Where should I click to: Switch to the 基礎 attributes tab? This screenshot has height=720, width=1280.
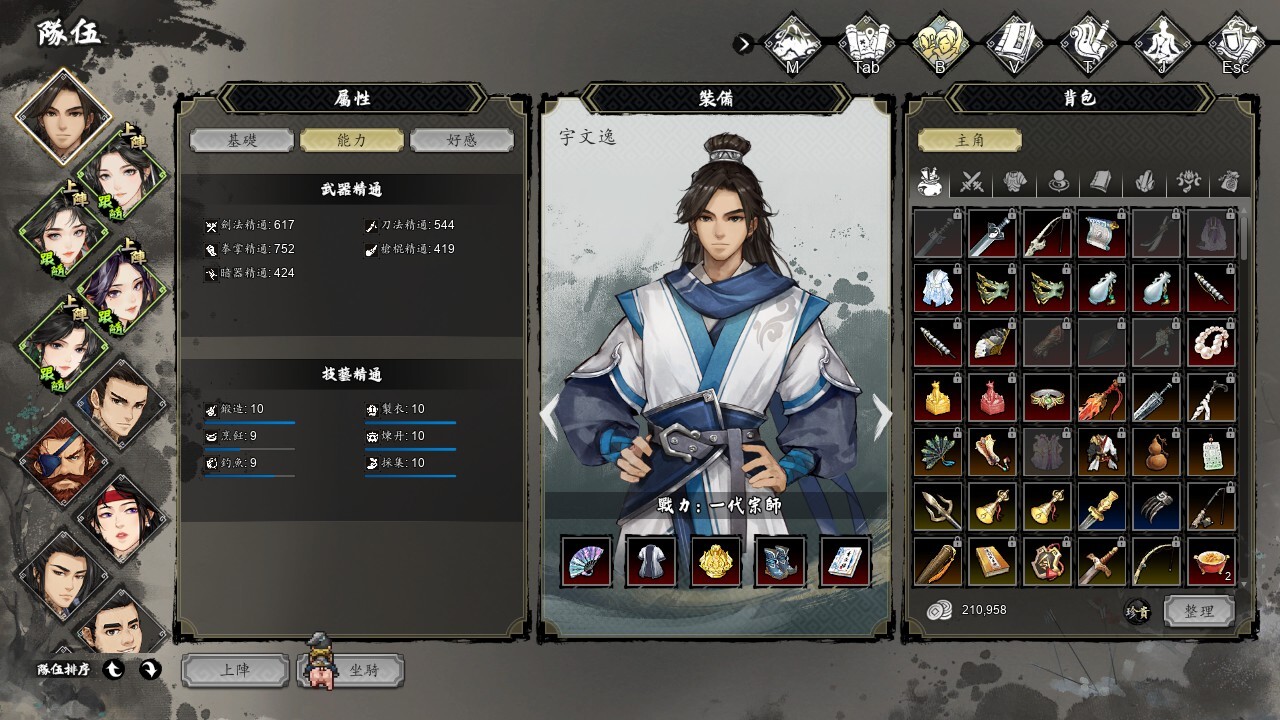241,140
